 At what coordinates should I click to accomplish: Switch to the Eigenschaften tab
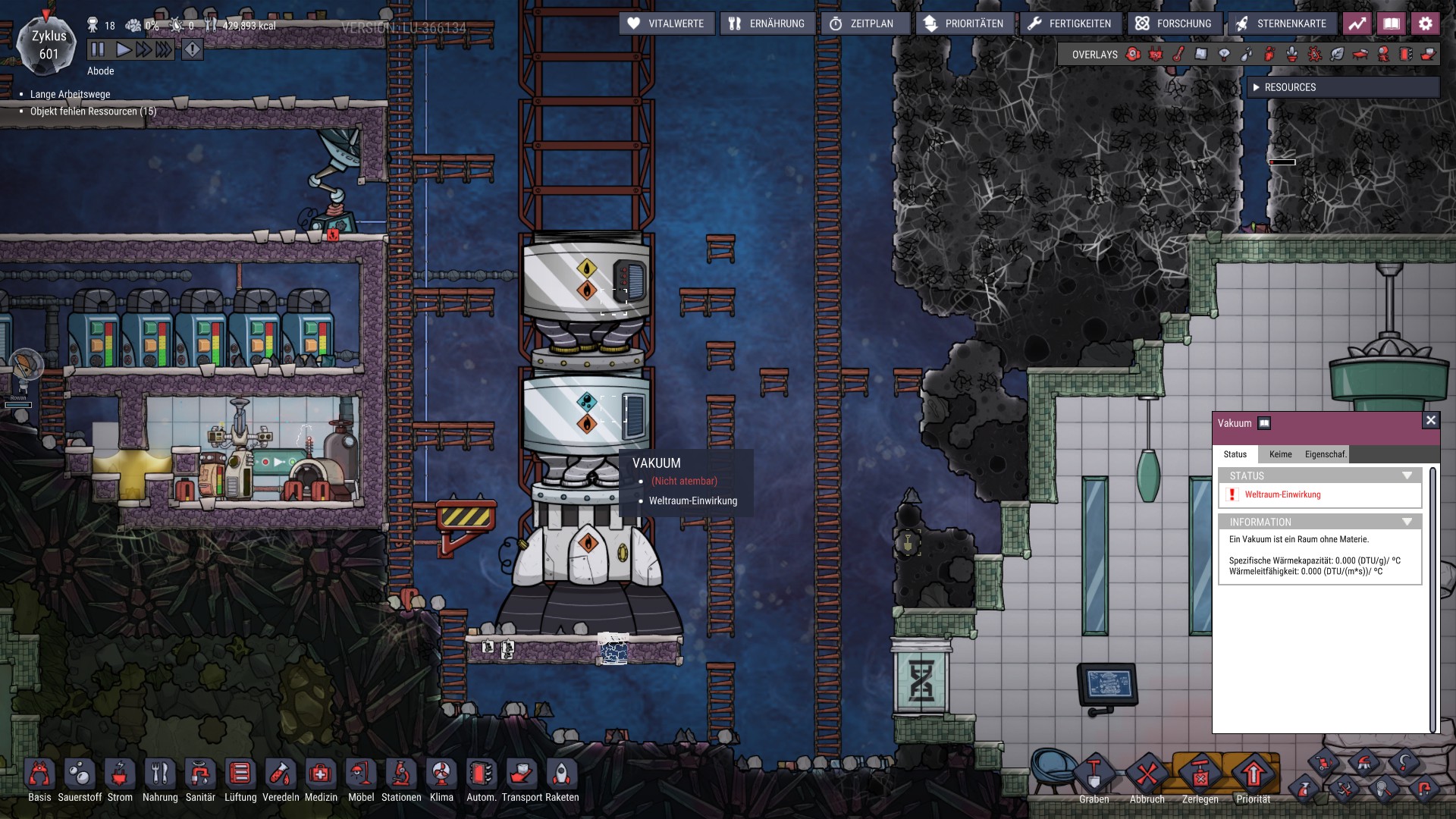(1326, 454)
